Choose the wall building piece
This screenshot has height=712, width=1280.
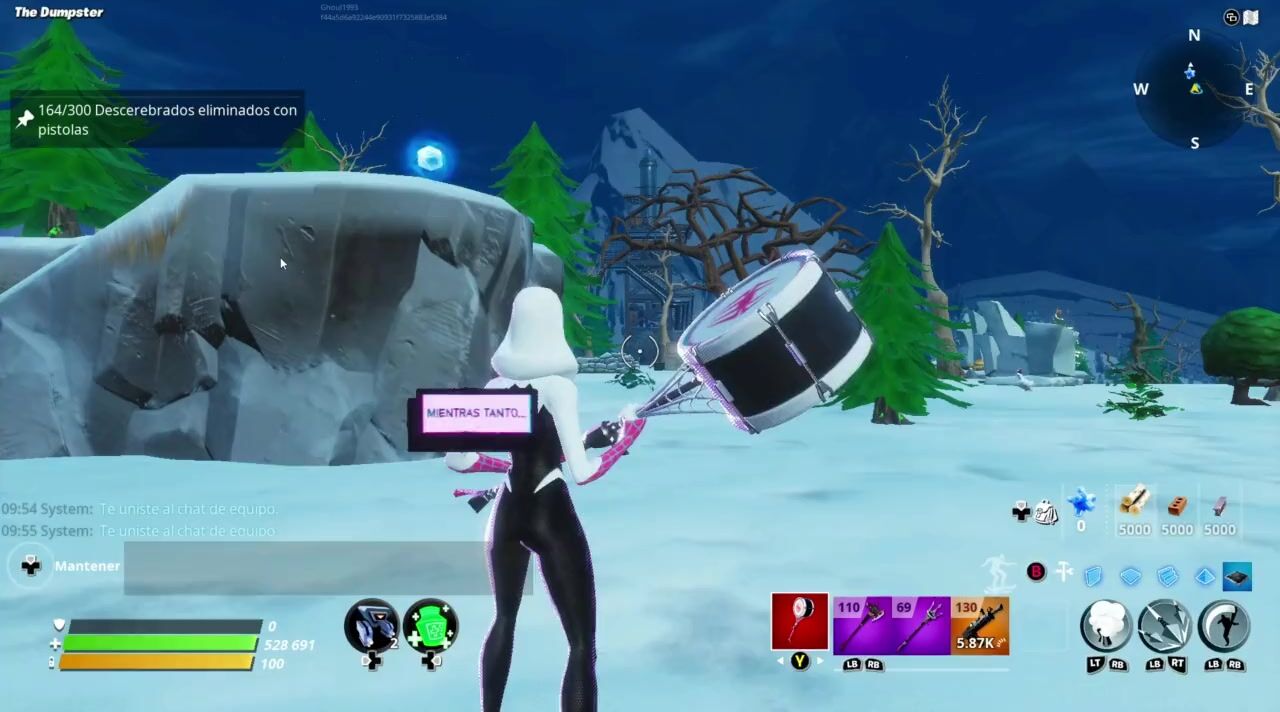click(x=1093, y=576)
